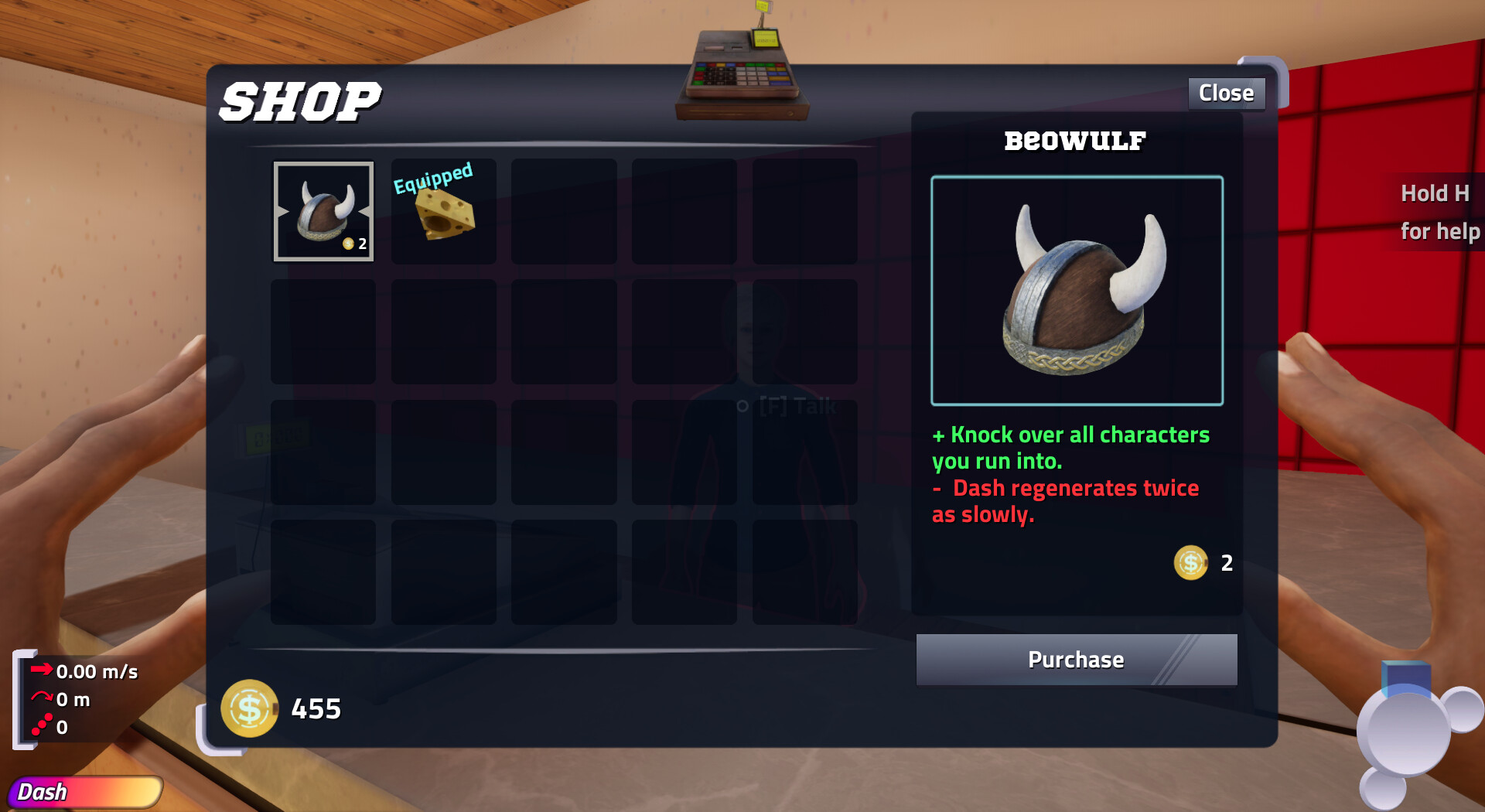The width and height of the screenshot is (1485, 812).
Task: Click the BEOWULF item name heading
Action: click(x=1075, y=141)
